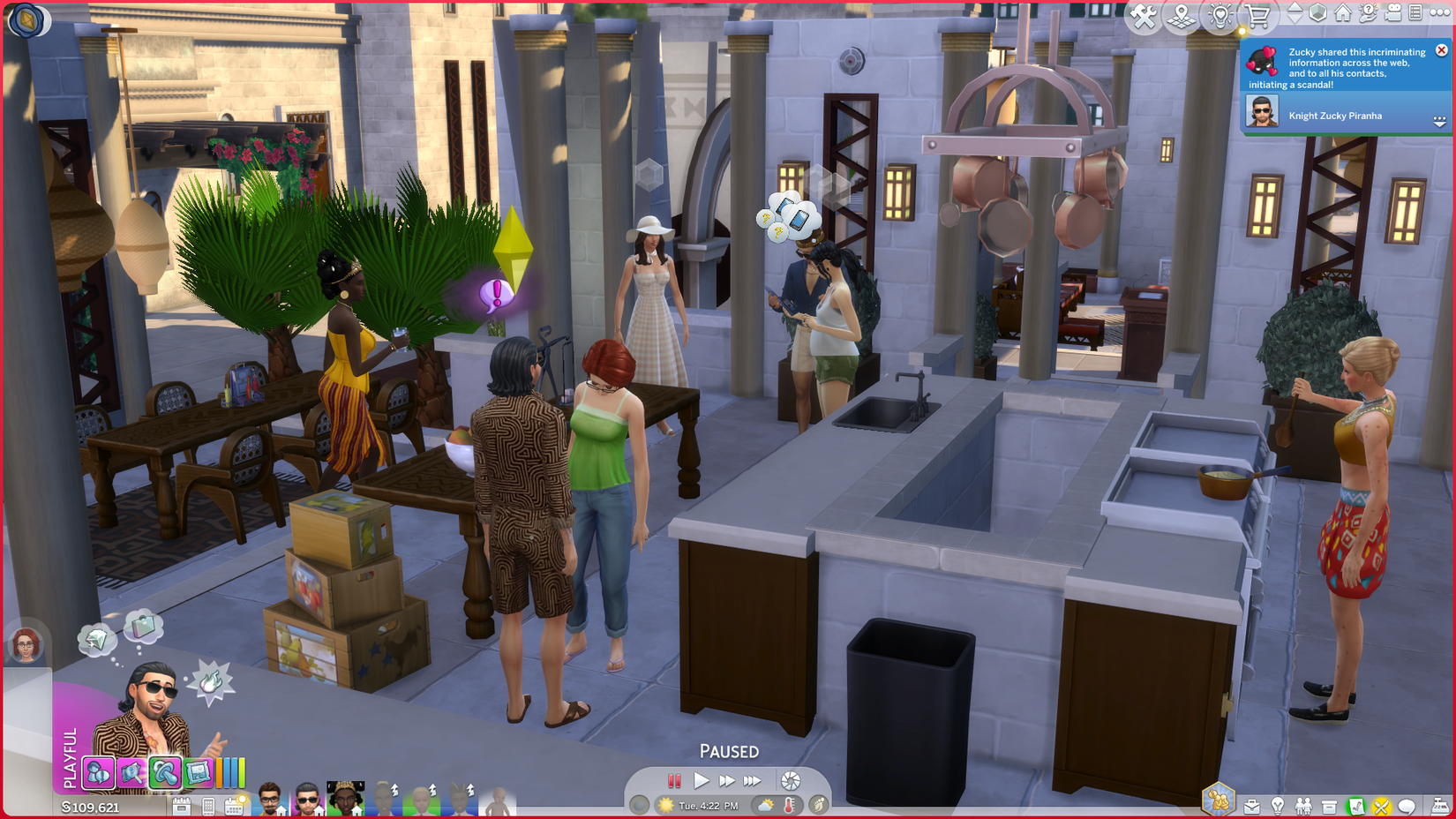Open household Inventory with the box icon

point(1330,805)
